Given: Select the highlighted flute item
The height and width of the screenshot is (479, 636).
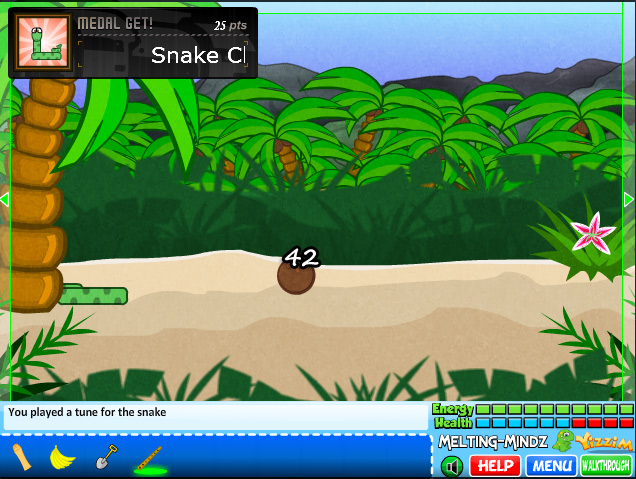Looking at the screenshot, I should tap(149, 460).
